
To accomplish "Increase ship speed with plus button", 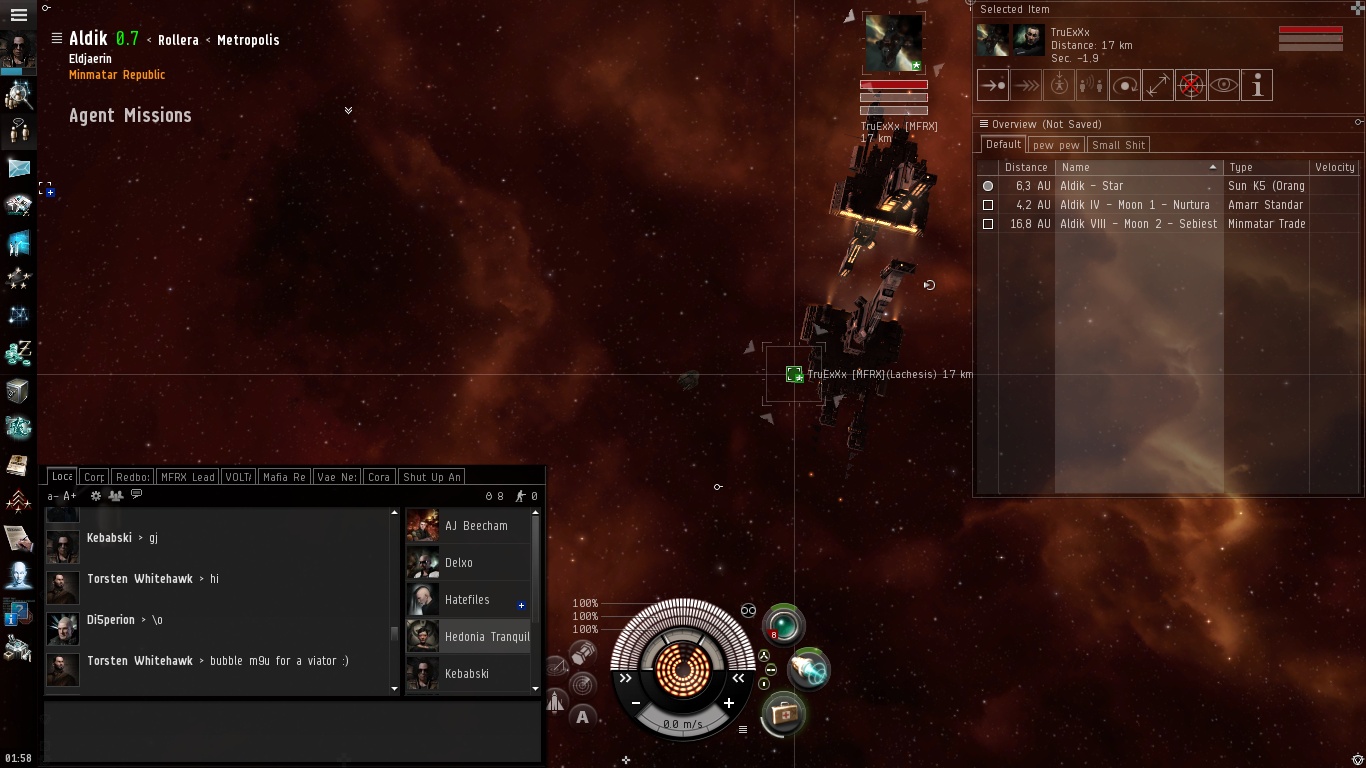I will point(729,703).
